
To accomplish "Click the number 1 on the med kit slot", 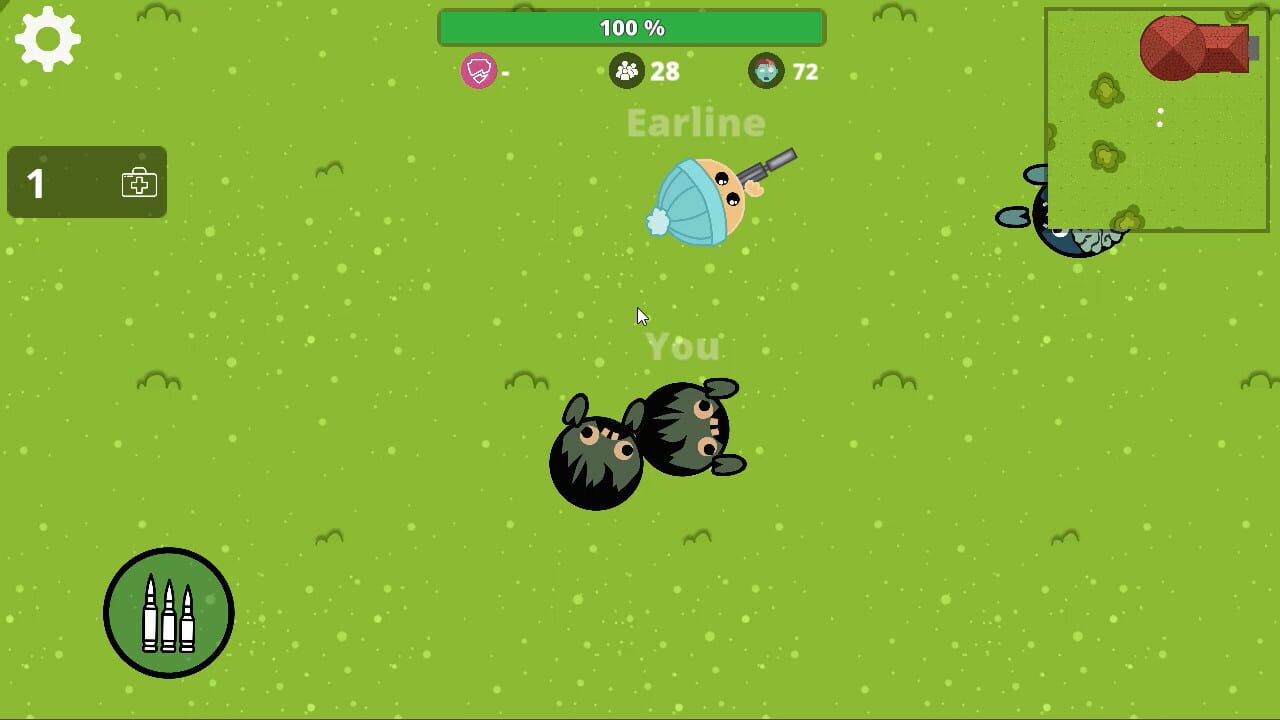I will tap(36, 183).
